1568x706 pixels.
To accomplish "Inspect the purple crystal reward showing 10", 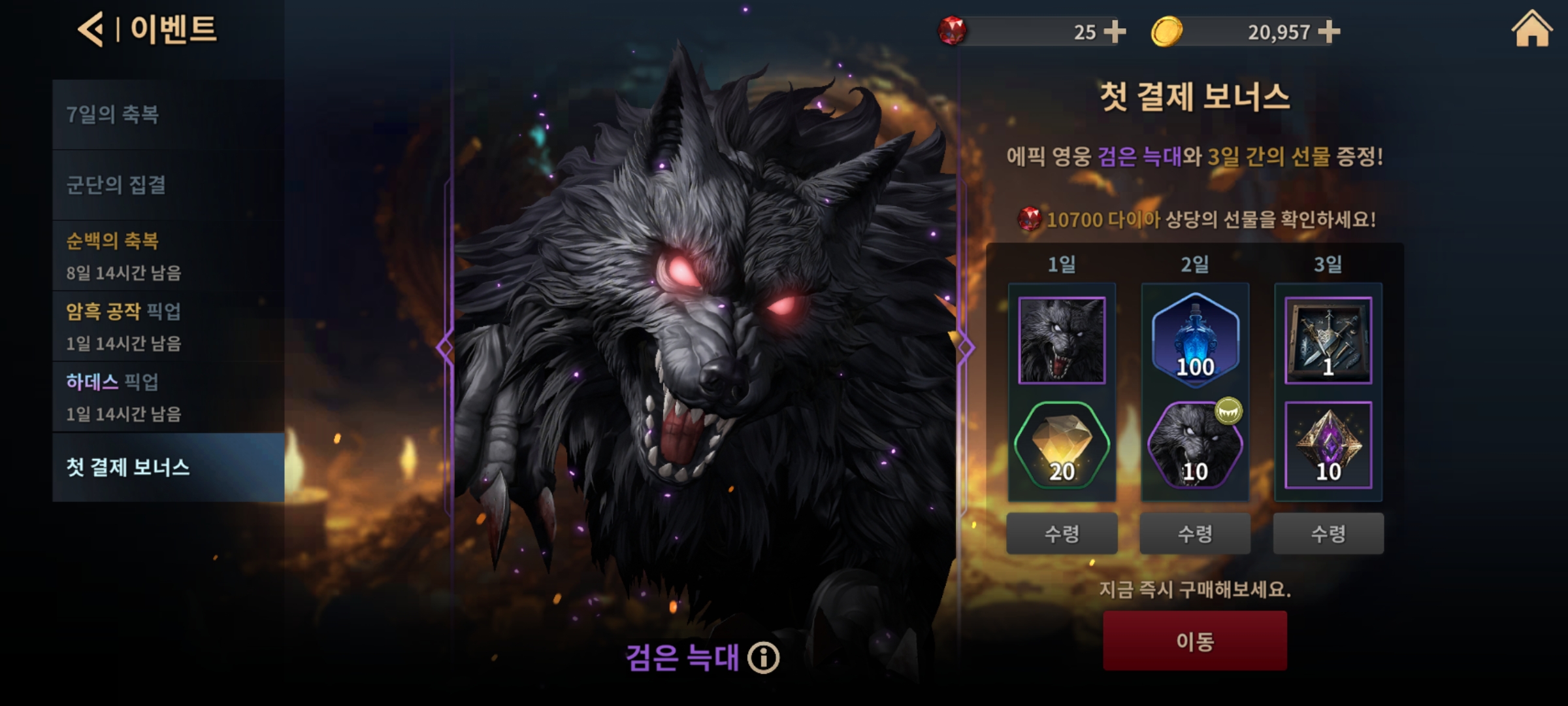I will point(1328,445).
